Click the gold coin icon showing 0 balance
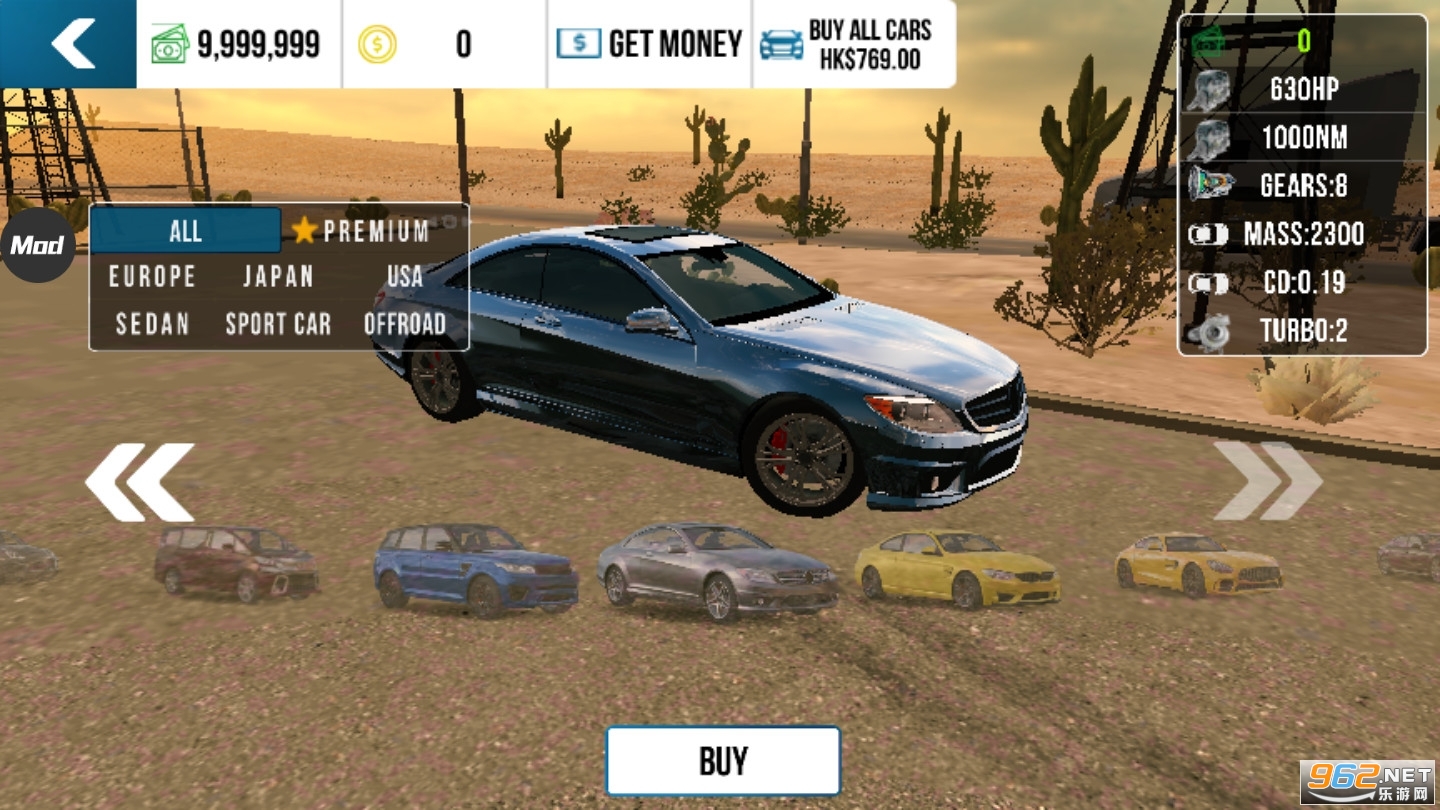 tap(377, 42)
